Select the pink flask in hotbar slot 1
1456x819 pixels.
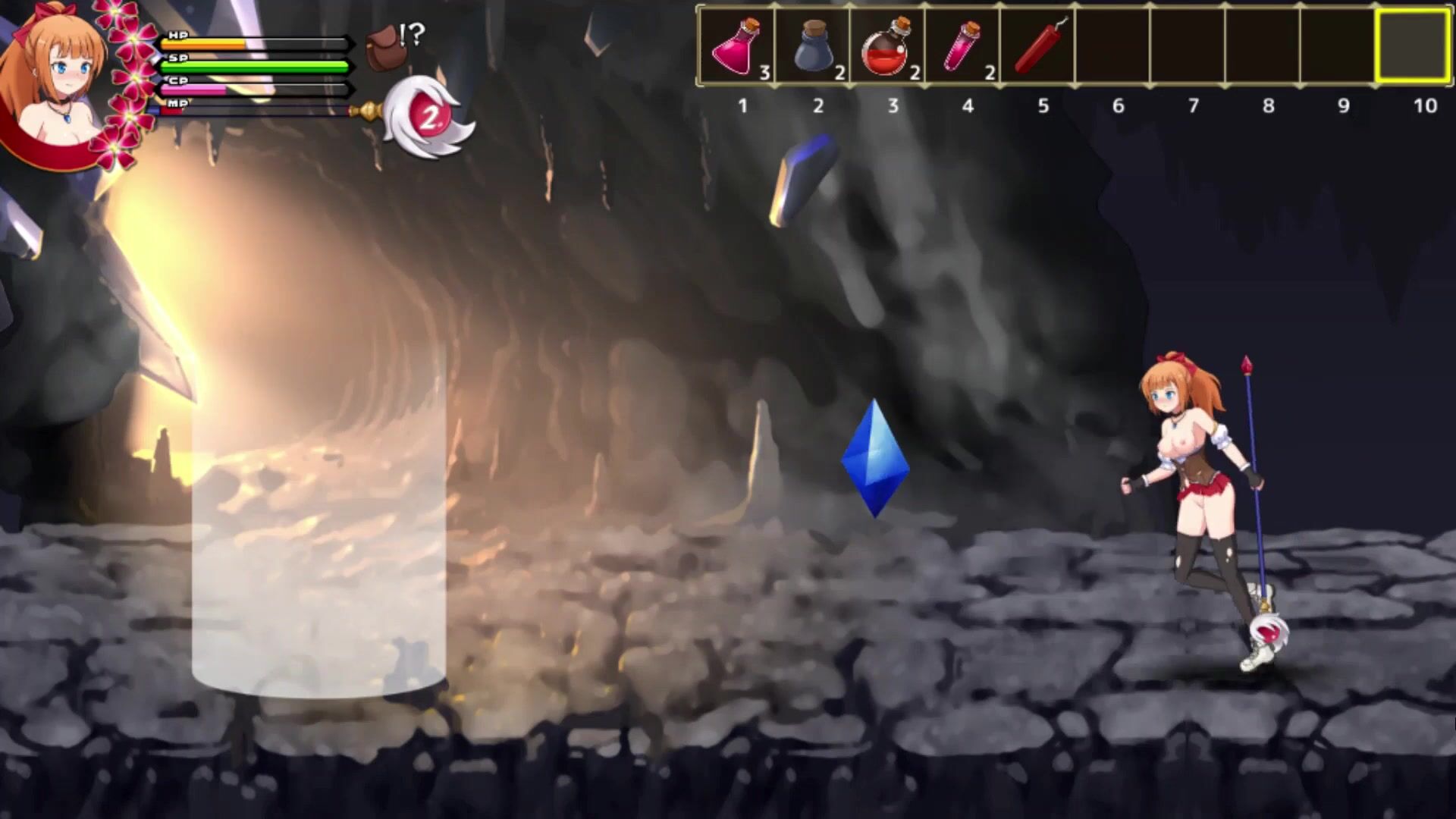pyautogui.click(x=736, y=47)
